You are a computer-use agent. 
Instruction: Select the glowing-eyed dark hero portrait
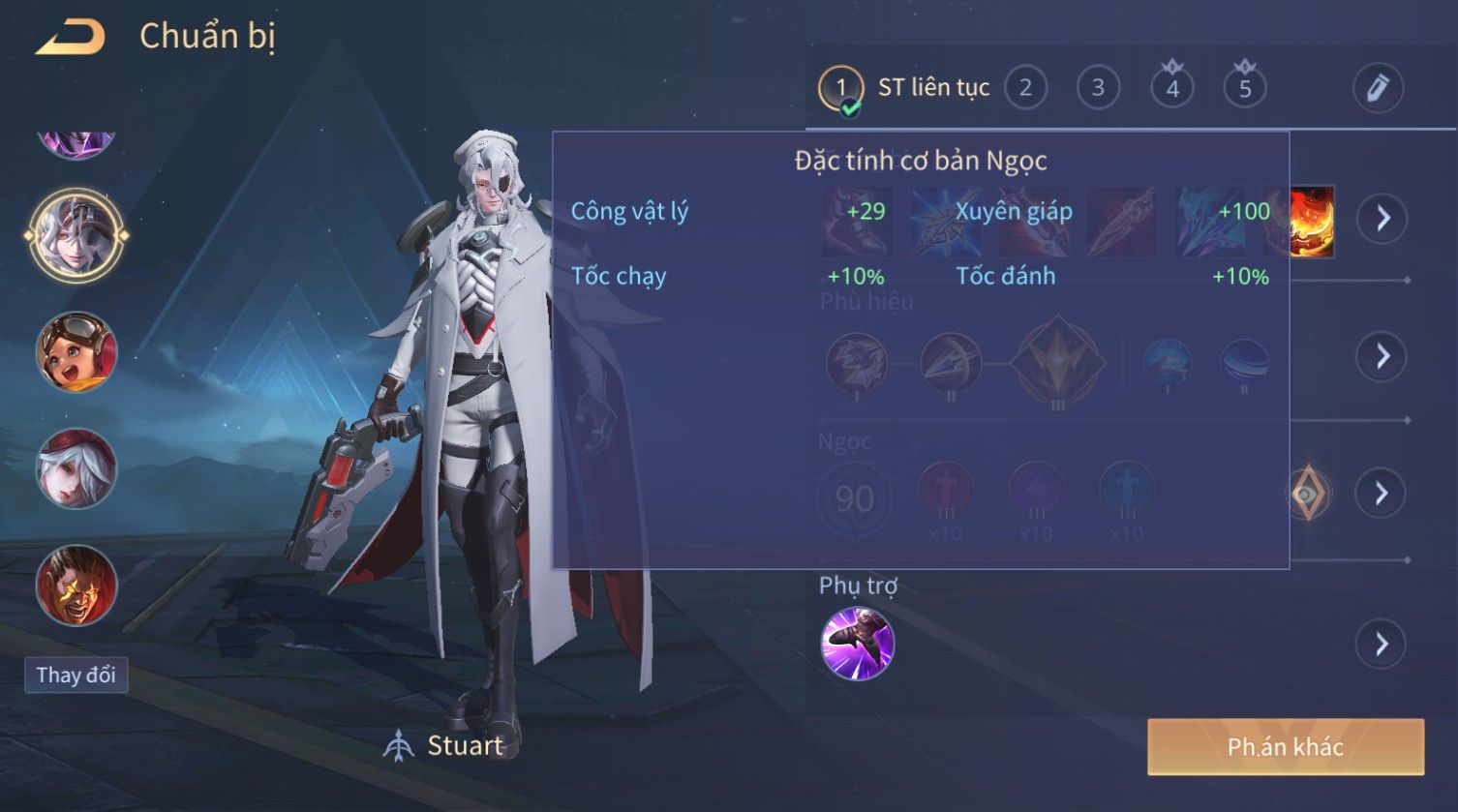click(76, 585)
